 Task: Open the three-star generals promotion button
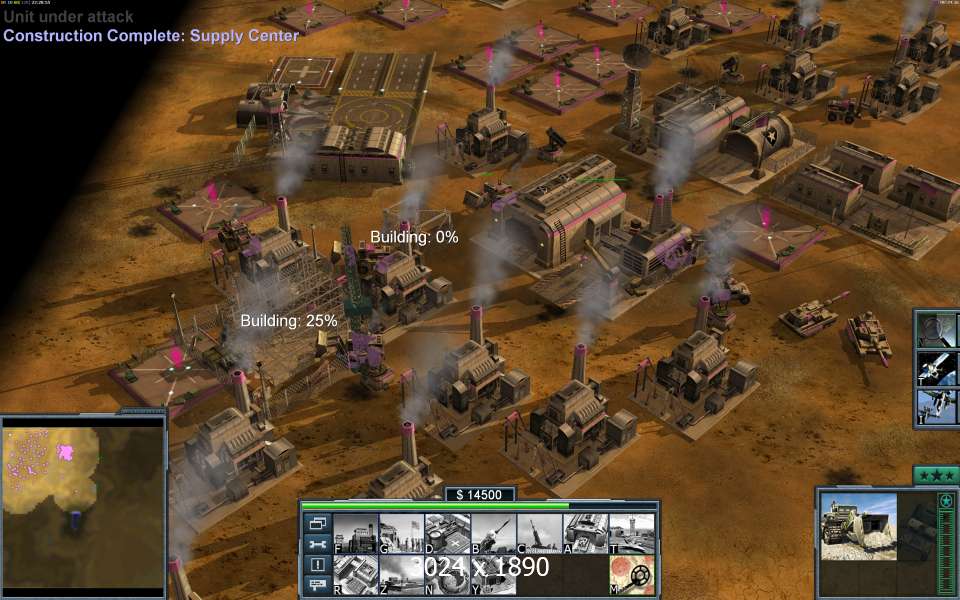click(x=936, y=475)
